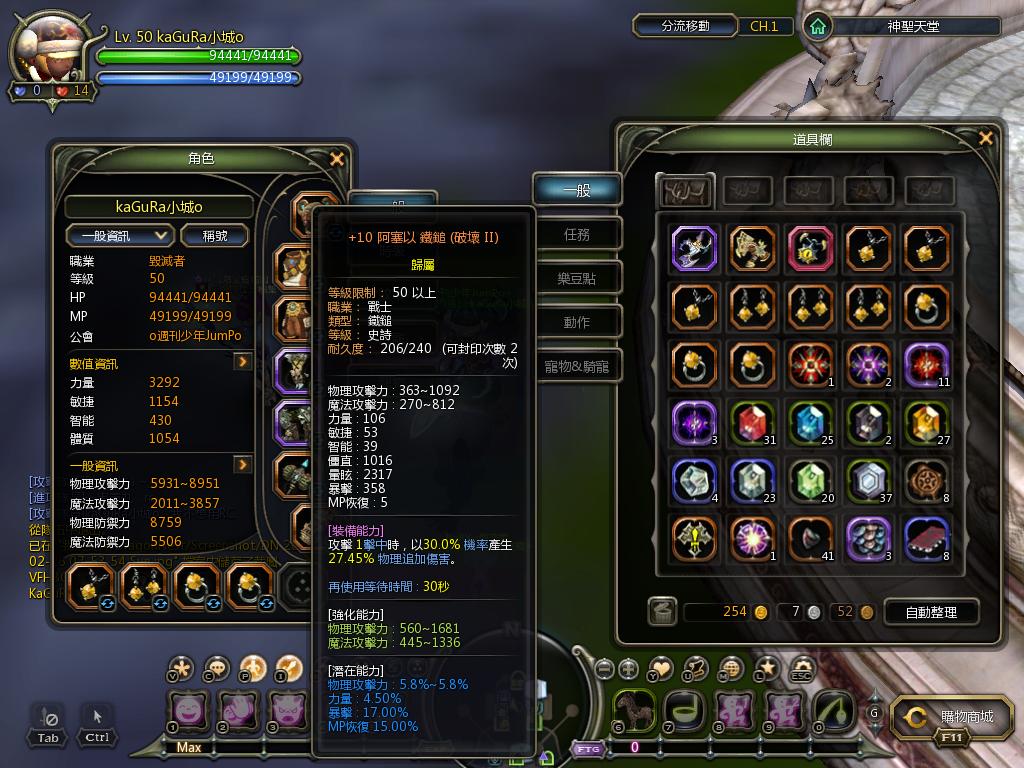Click the 分流移動 channel move button

(686, 26)
